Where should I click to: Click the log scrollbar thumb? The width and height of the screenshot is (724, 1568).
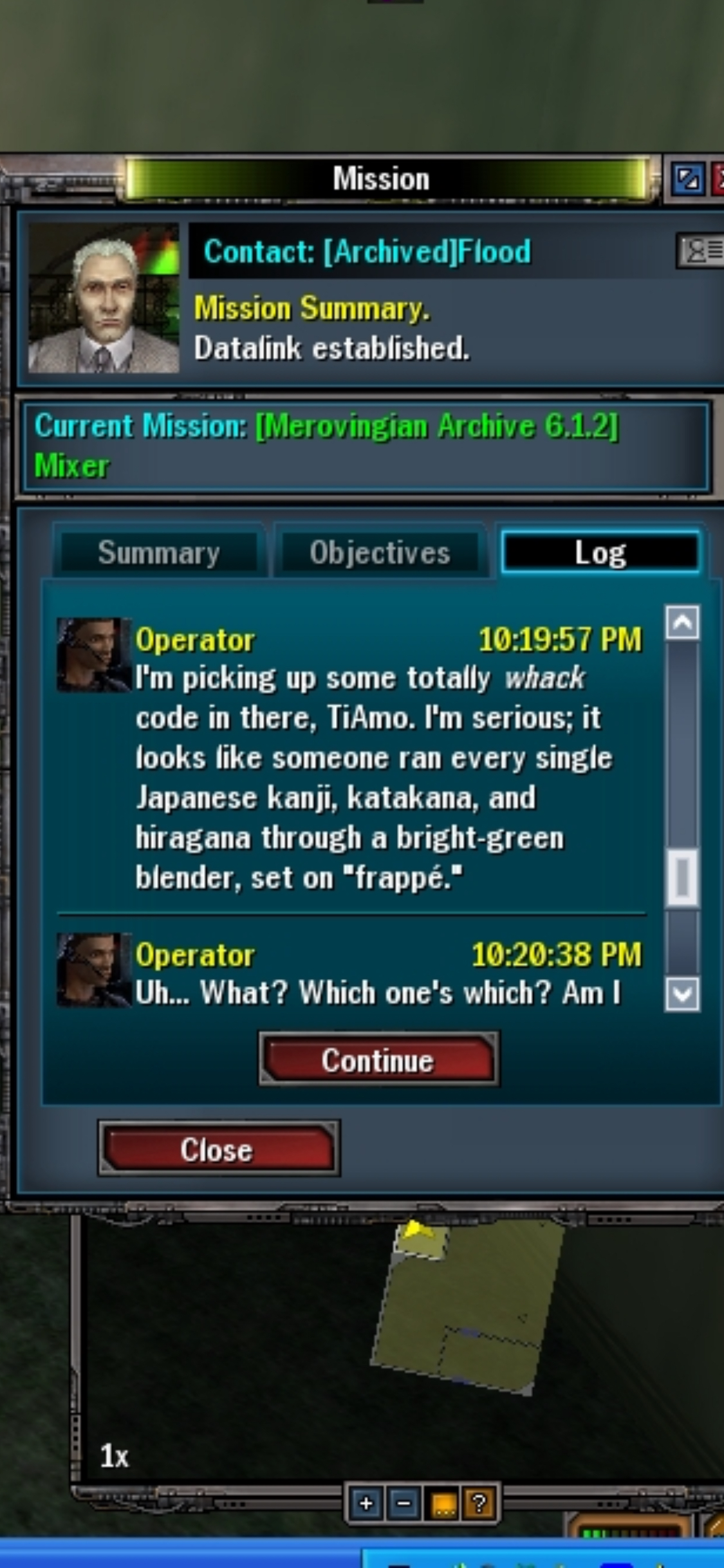682,877
